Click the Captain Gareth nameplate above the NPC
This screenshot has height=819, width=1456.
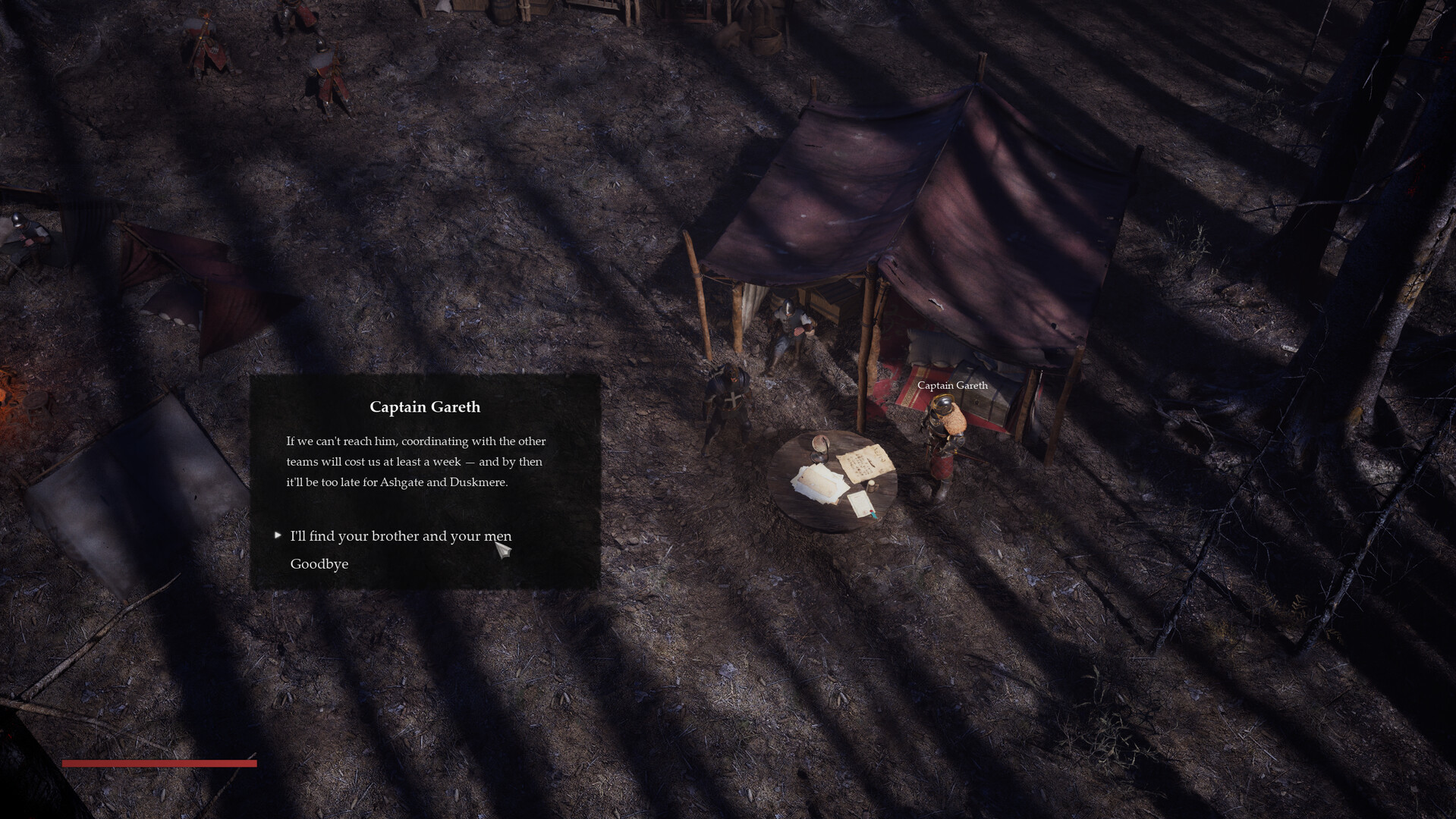pos(951,385)
